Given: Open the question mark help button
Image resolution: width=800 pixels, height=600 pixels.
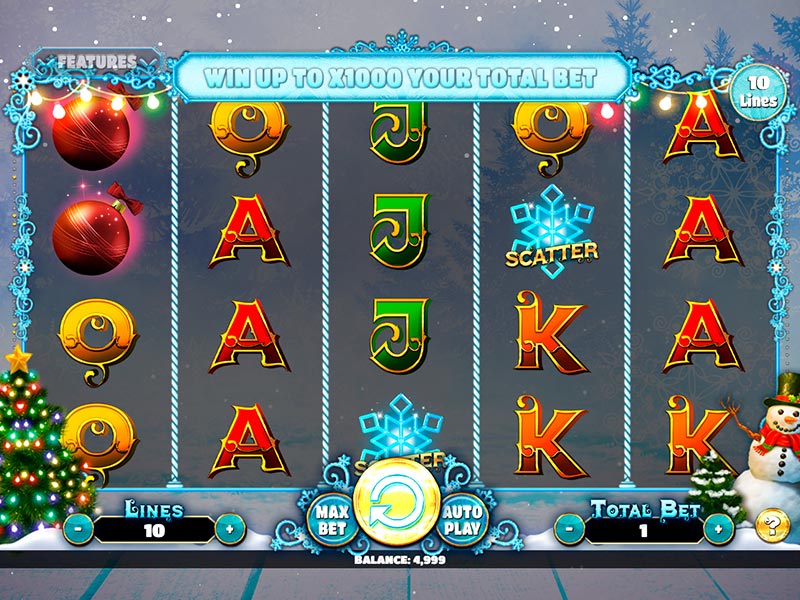Looking at the screenshot, I should [x=769, y=524].
